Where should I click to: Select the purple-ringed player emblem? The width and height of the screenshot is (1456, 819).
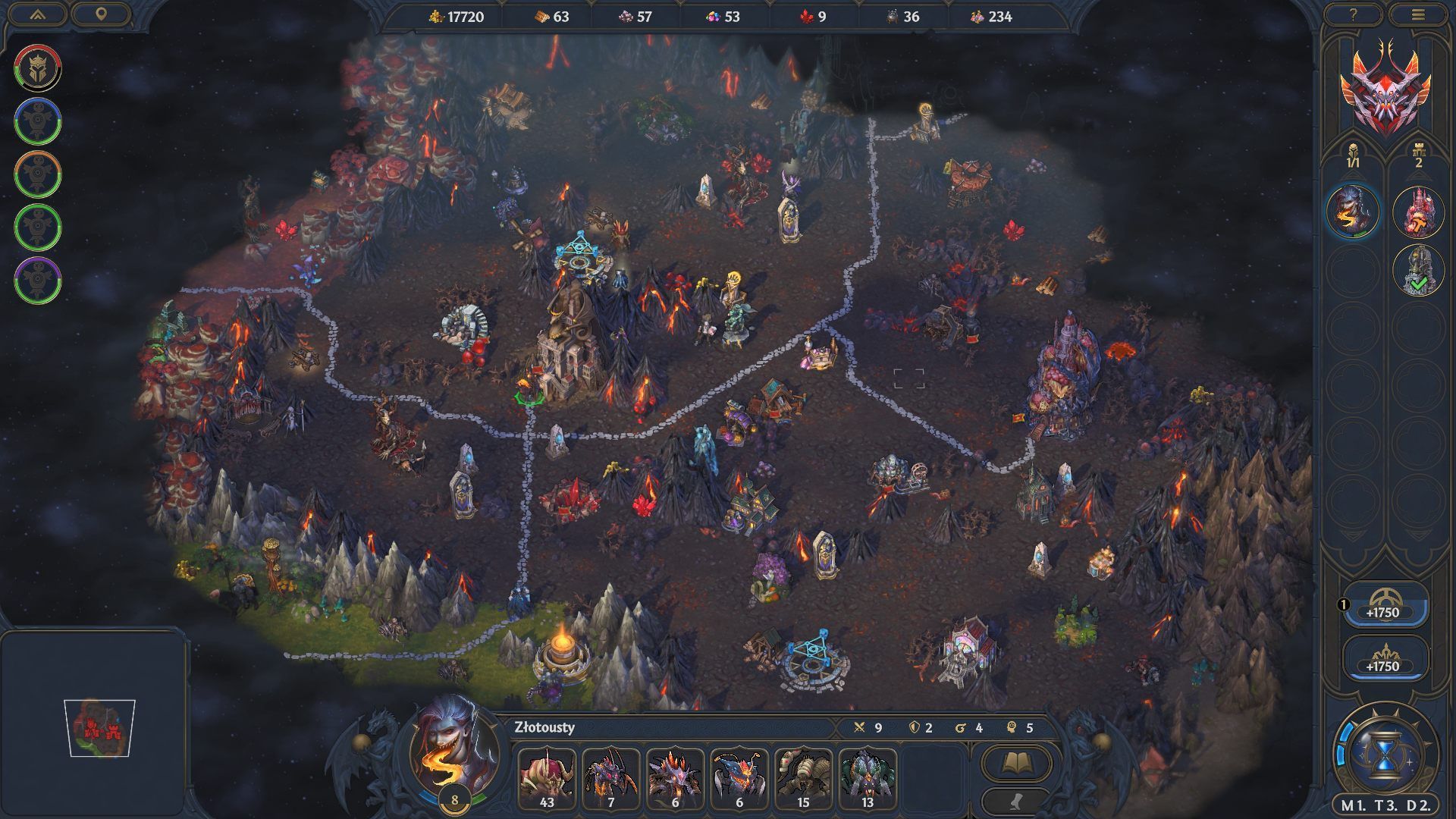pyautogui.click(x=37, y=280)
